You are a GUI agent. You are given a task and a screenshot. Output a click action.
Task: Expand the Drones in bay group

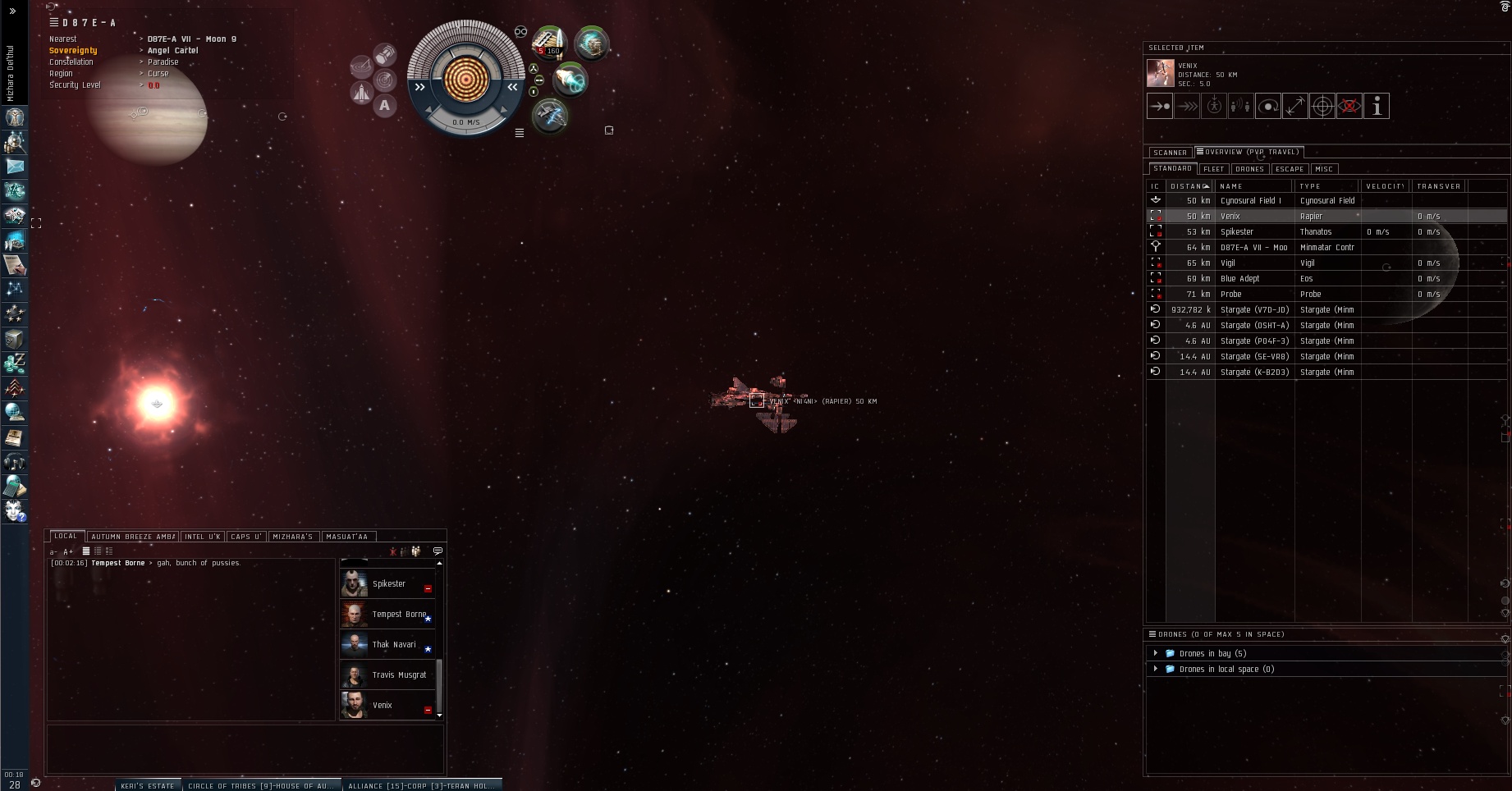click(x=1156, y=654)
